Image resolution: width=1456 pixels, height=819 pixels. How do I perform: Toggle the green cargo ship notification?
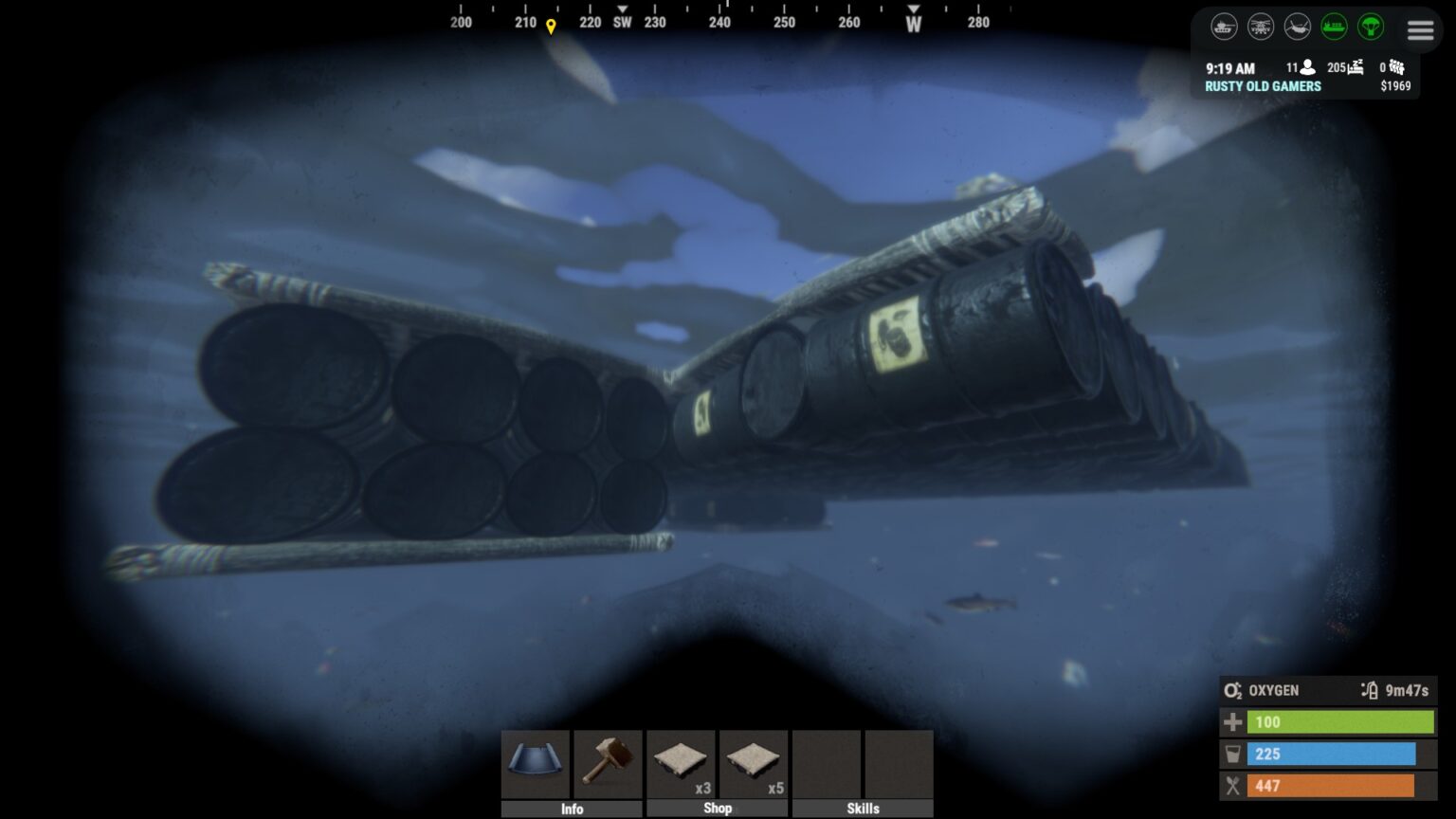pyautogui.click(x=1335, y=27)
